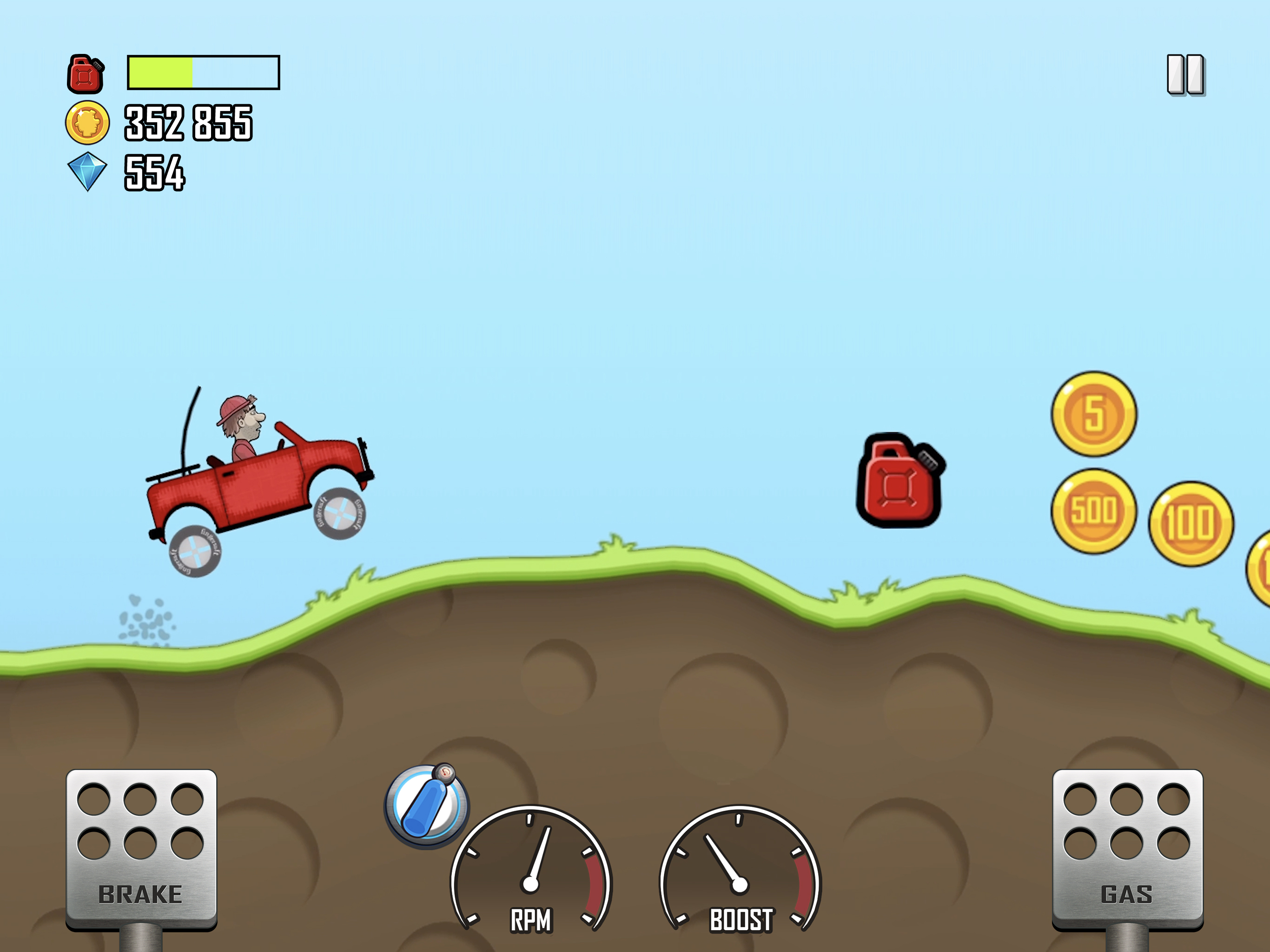Click the green fuel level bar
The image size is (1270, 952).
click(x=161, y=73)
